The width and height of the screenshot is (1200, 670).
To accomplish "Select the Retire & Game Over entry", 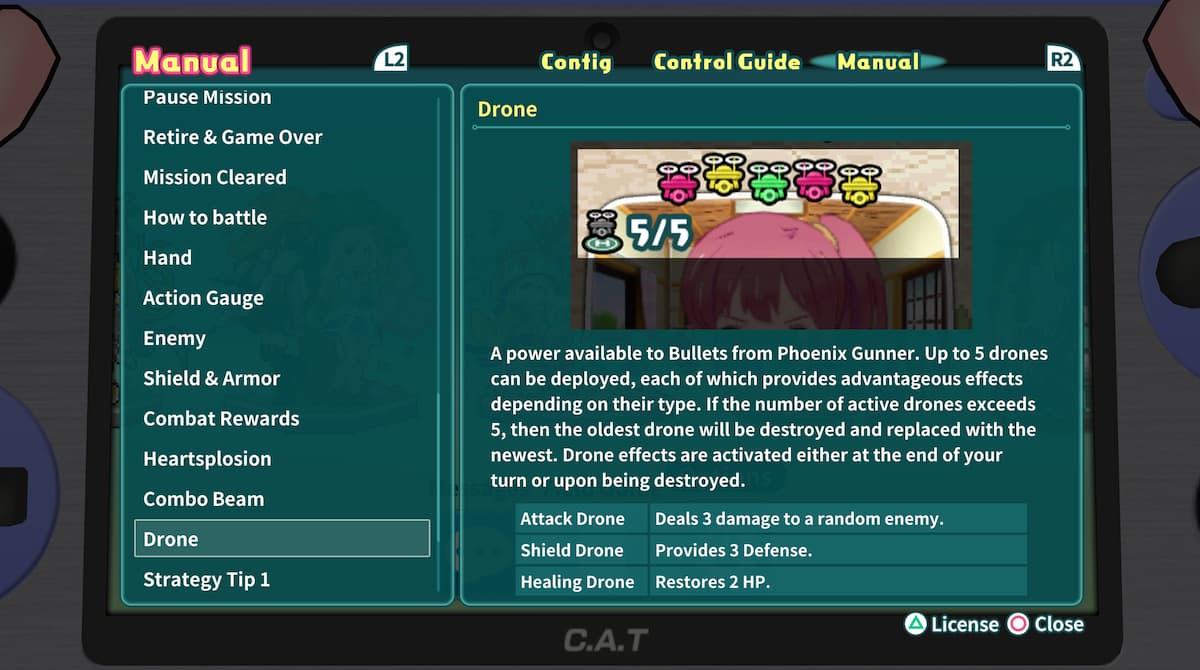I will coord(232,137).
